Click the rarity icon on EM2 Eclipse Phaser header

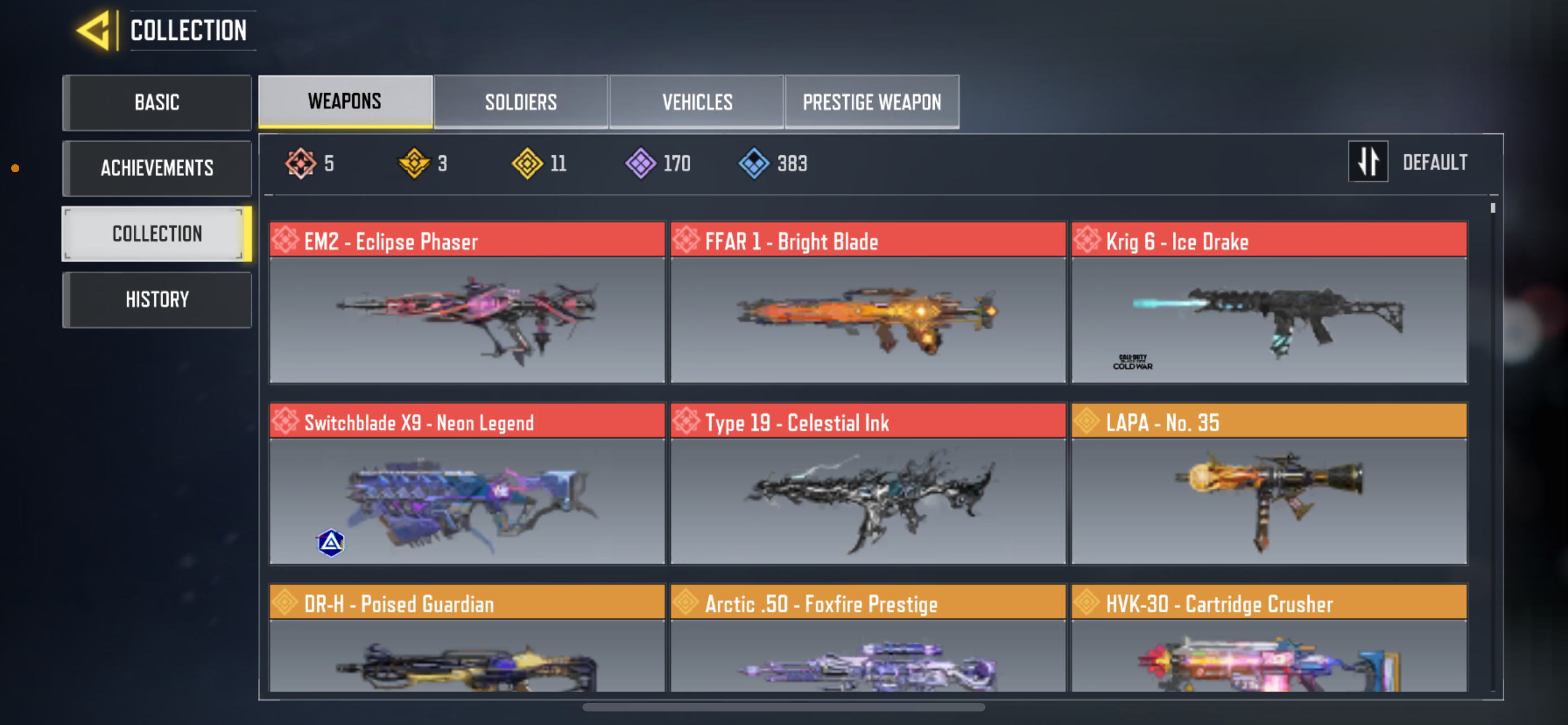tap(286, 241)
